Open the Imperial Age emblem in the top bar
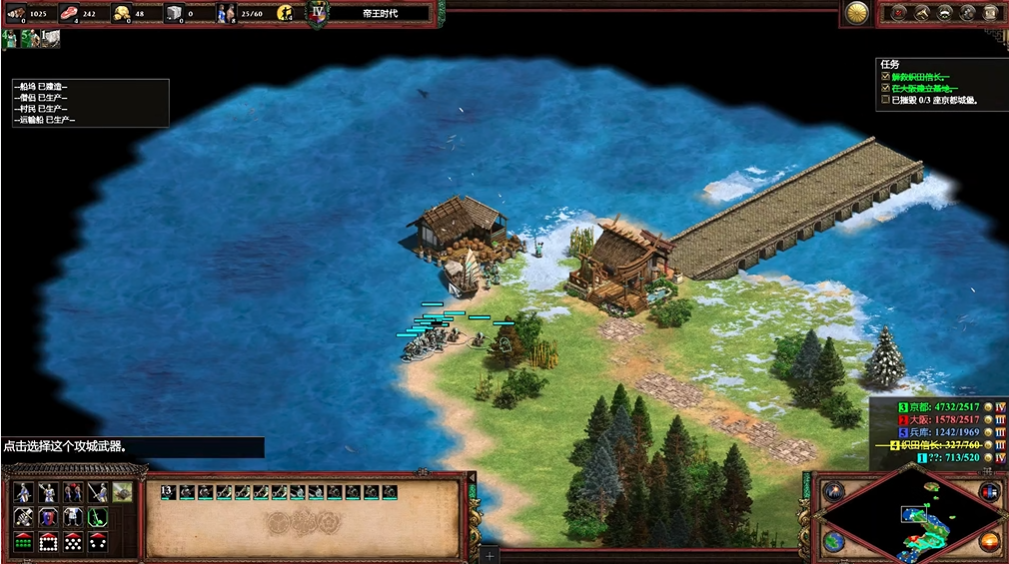The width and height of the screenshot is (1009, 564). (318, 14)
